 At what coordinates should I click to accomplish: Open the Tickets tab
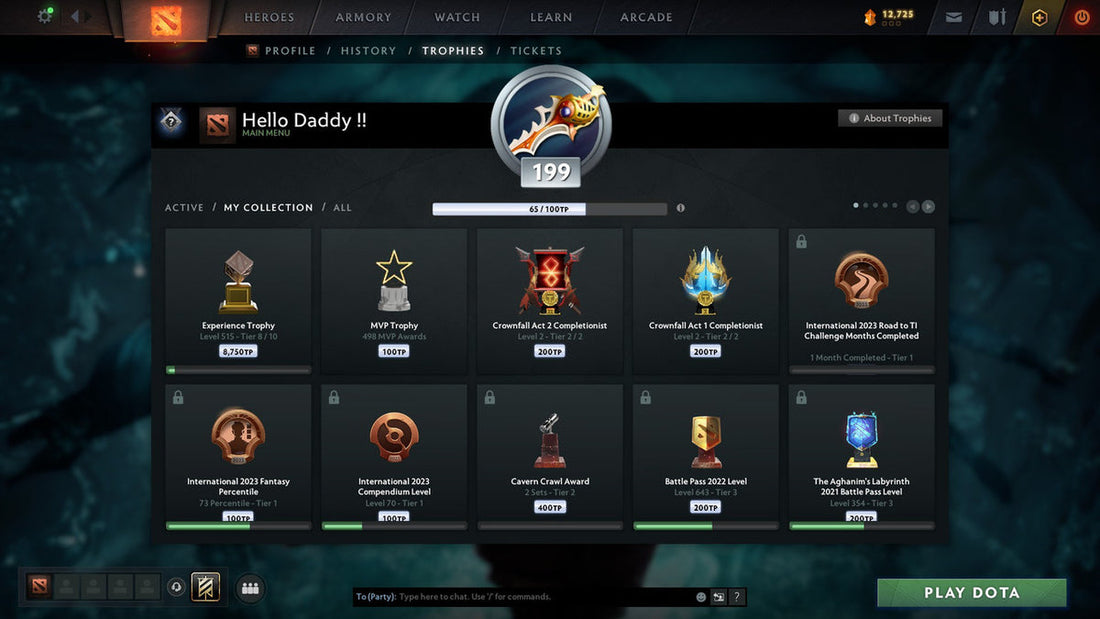536,51
